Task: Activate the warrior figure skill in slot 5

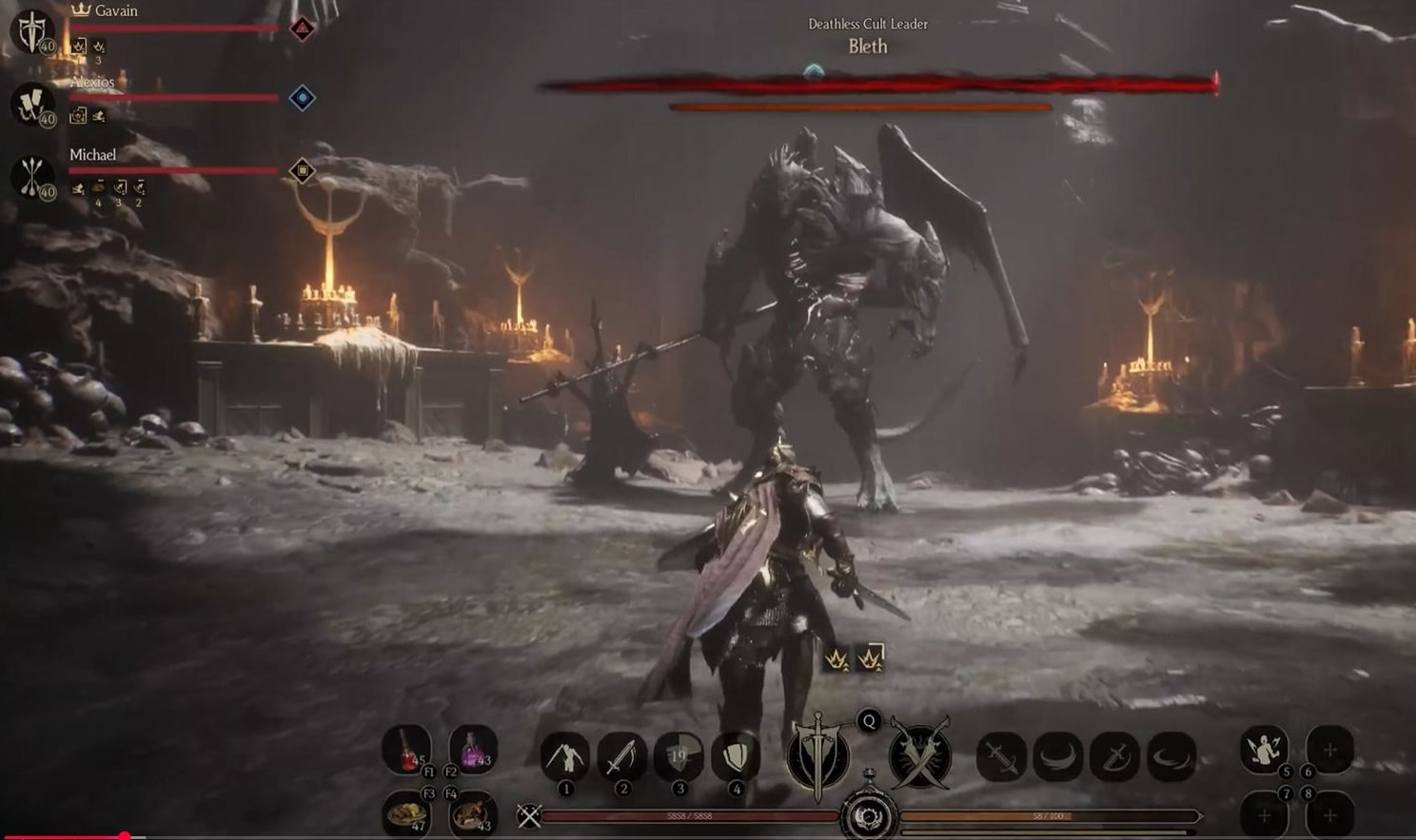Action: point(1265,749)
